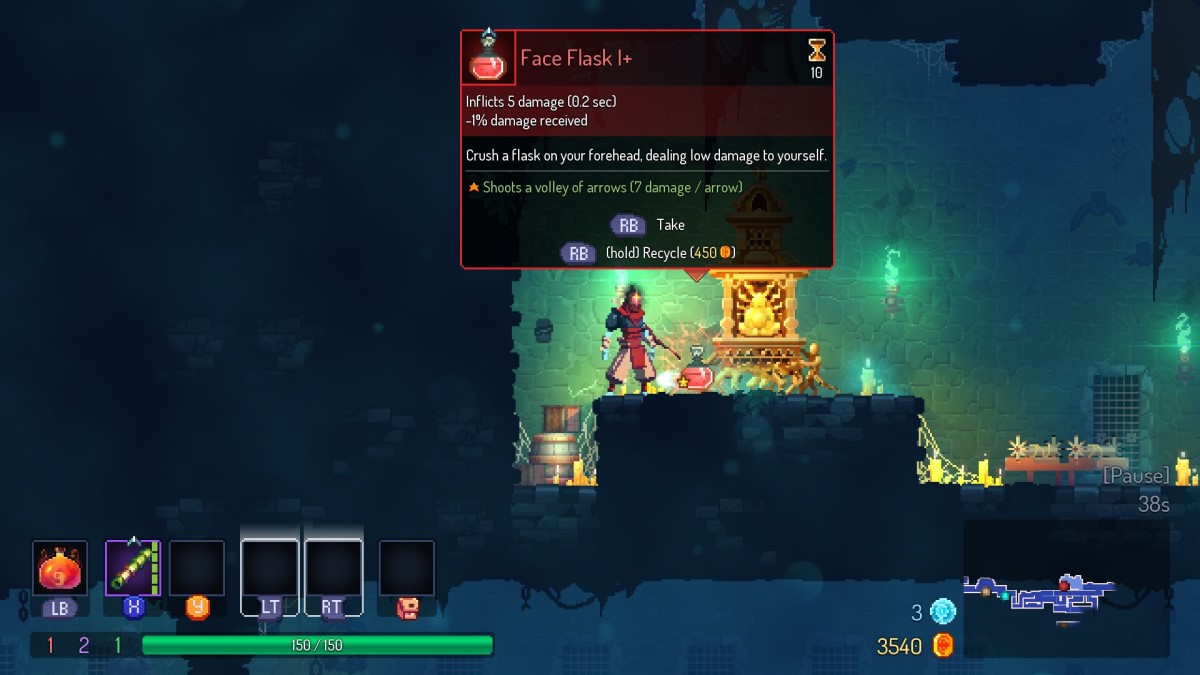This screenshot has width=1200, height=675.
Task: Click the Face Flask icon in the tooltip
Action: (x=488, y=58)
